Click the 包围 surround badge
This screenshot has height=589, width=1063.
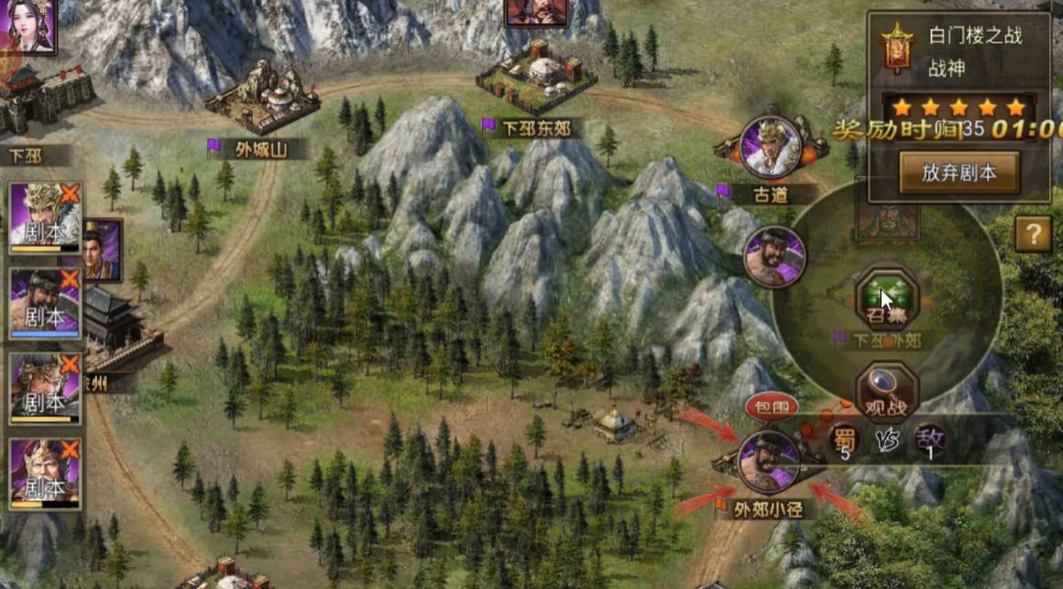(x=771, y=407)
